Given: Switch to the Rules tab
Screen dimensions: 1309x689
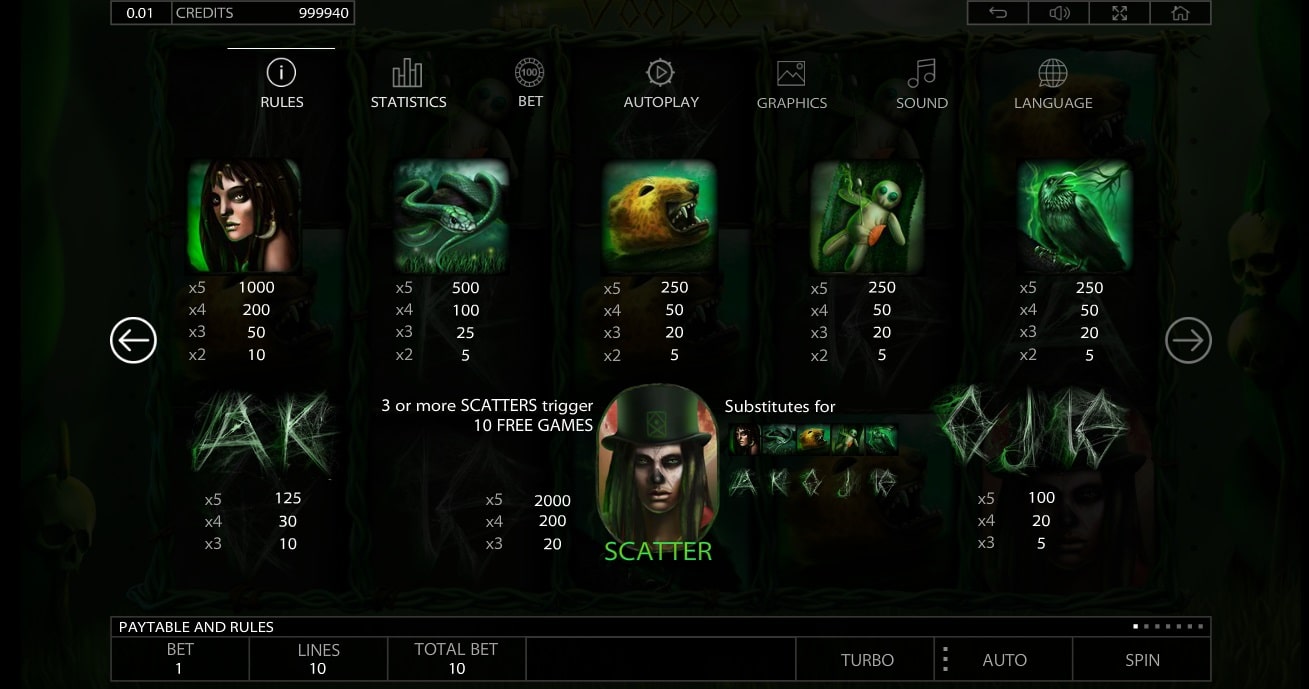Looking at the screenshot, I should [x=281, y=83].
